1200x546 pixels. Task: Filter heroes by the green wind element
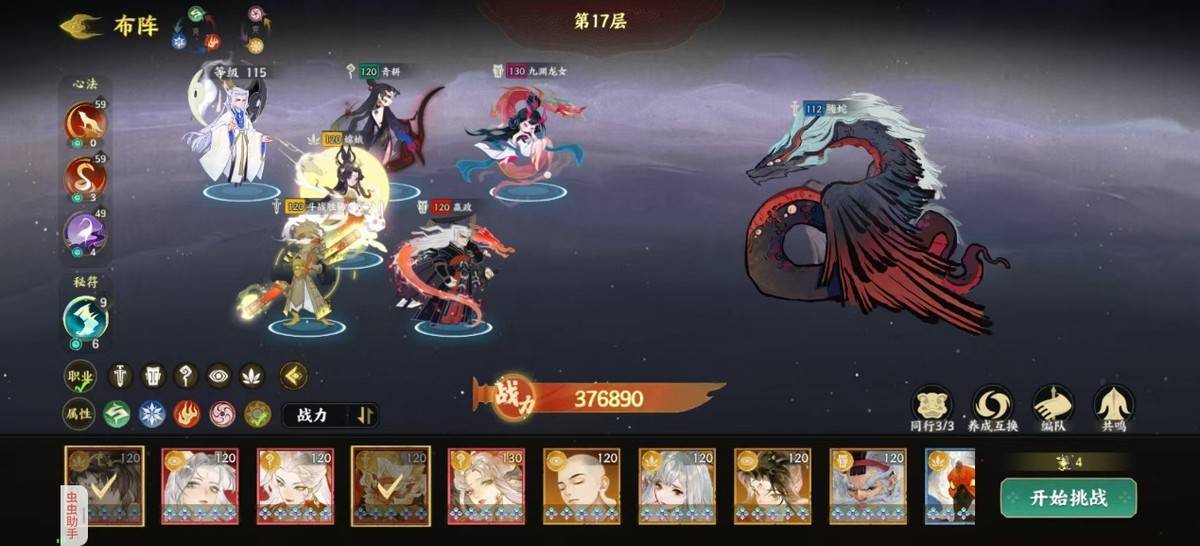coord(117,414)
